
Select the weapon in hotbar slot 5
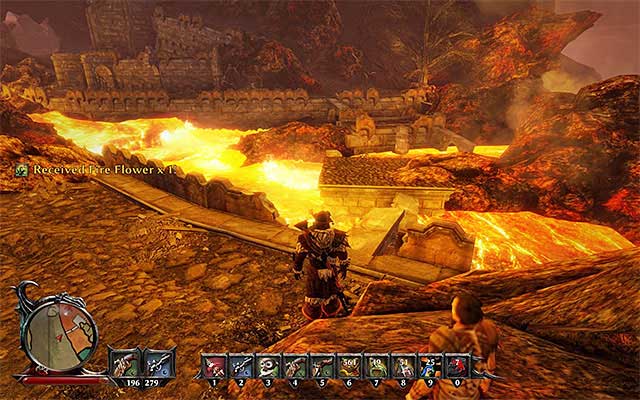(323, 365)
